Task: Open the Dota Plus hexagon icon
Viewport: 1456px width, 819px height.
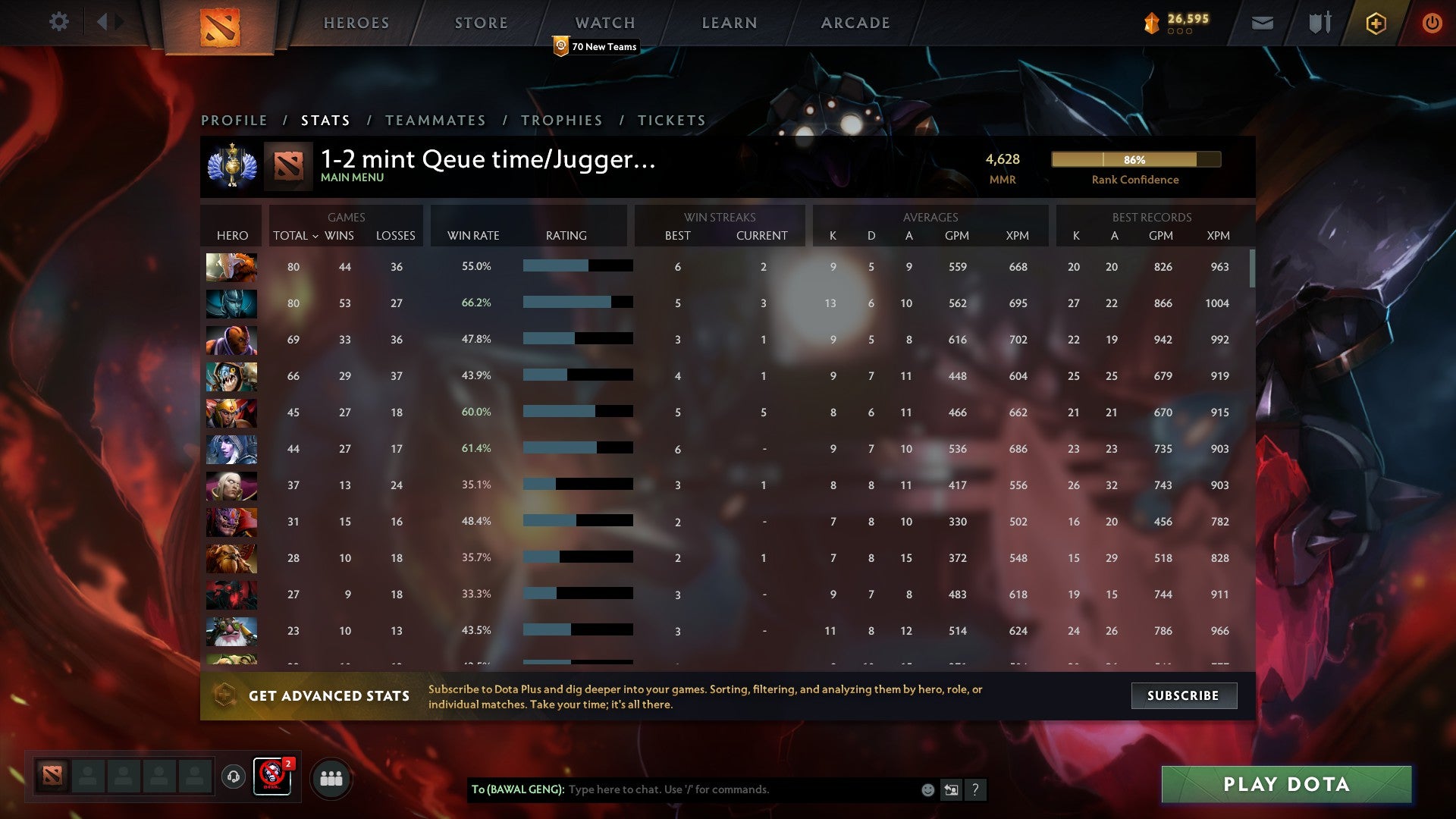Action: 1376,23
